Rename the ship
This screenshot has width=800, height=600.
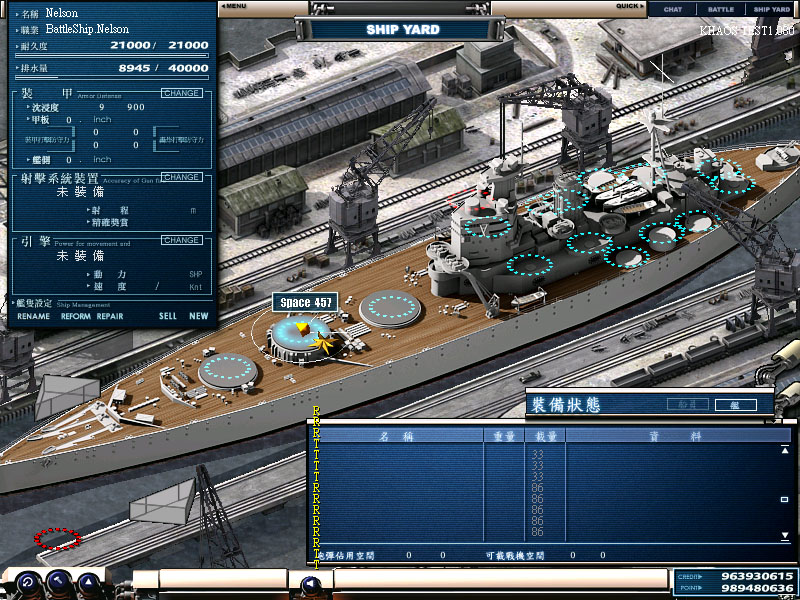pos(33,316)
